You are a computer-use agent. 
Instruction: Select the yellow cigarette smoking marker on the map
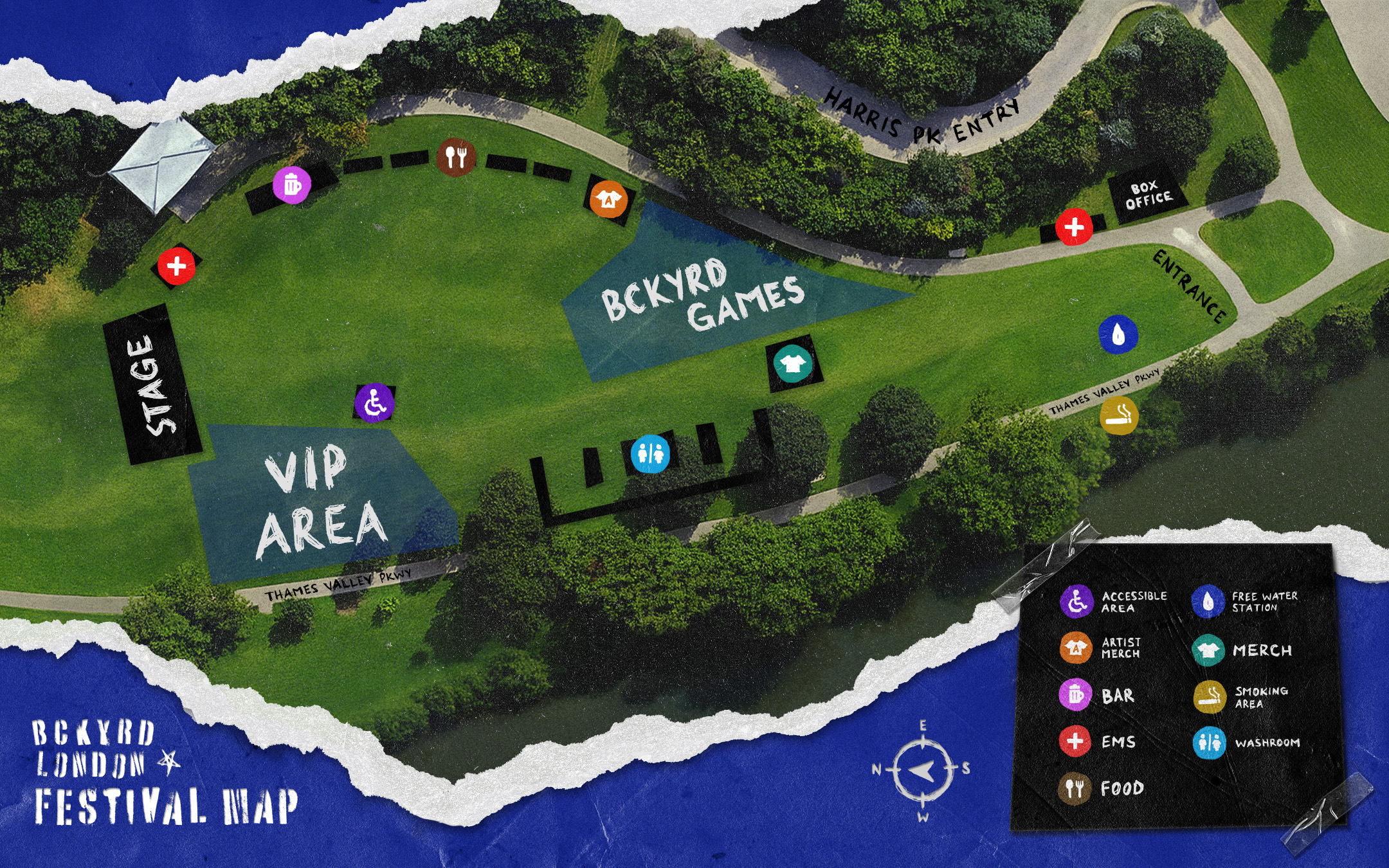1119,415
